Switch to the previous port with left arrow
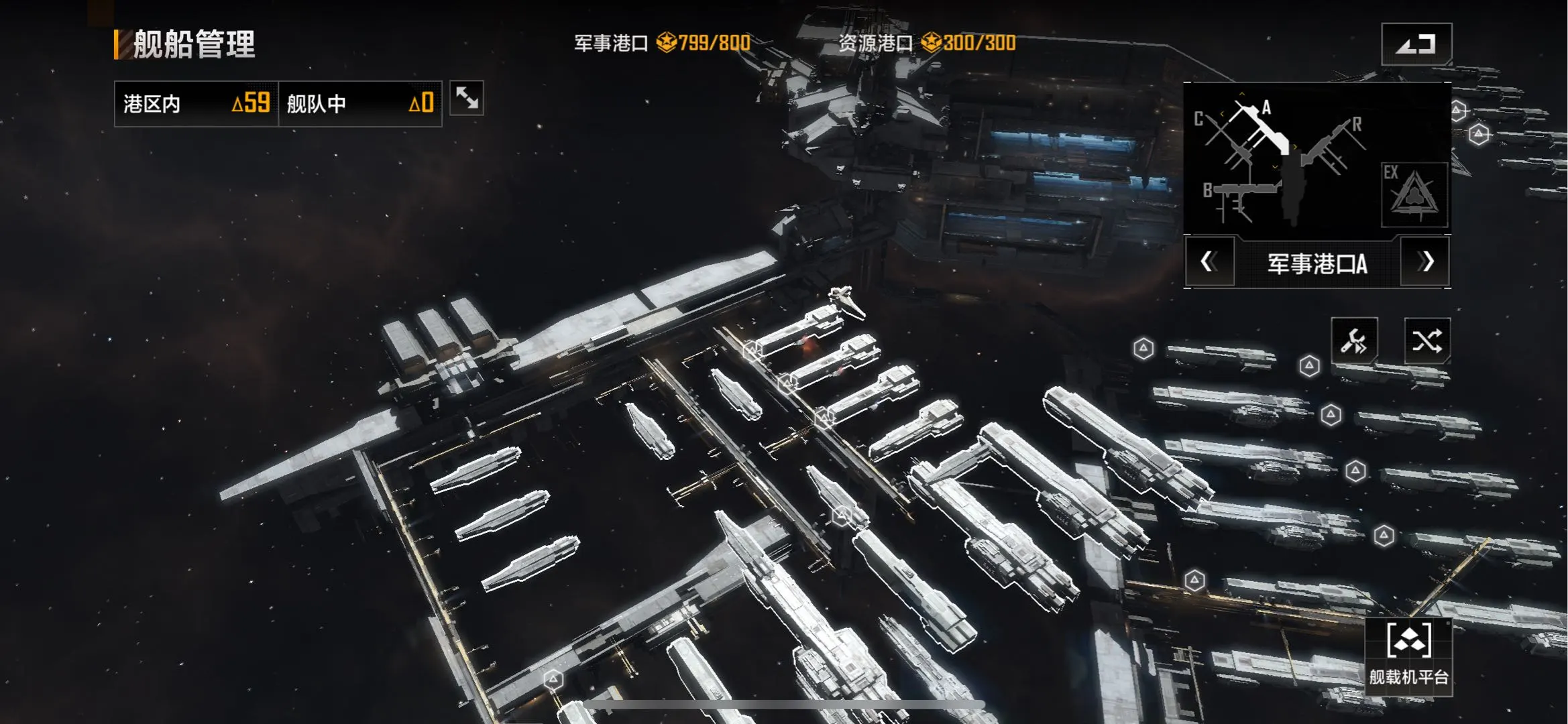Image resolution: width=1568 pixels, height=724 pixels. (x=1209, y=262)
